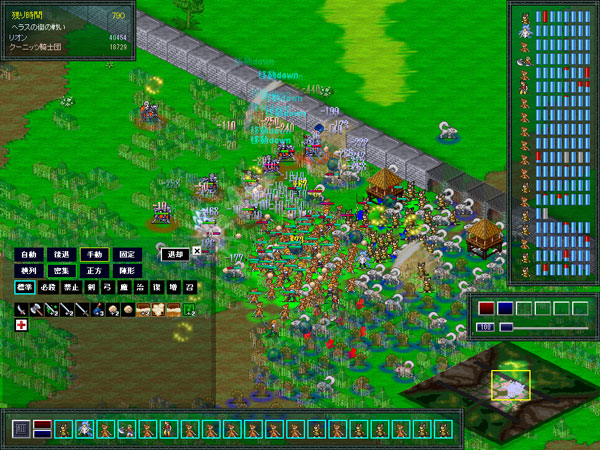
Task: Set units to 固定 (hold position)
Action: tap(125, 255)
